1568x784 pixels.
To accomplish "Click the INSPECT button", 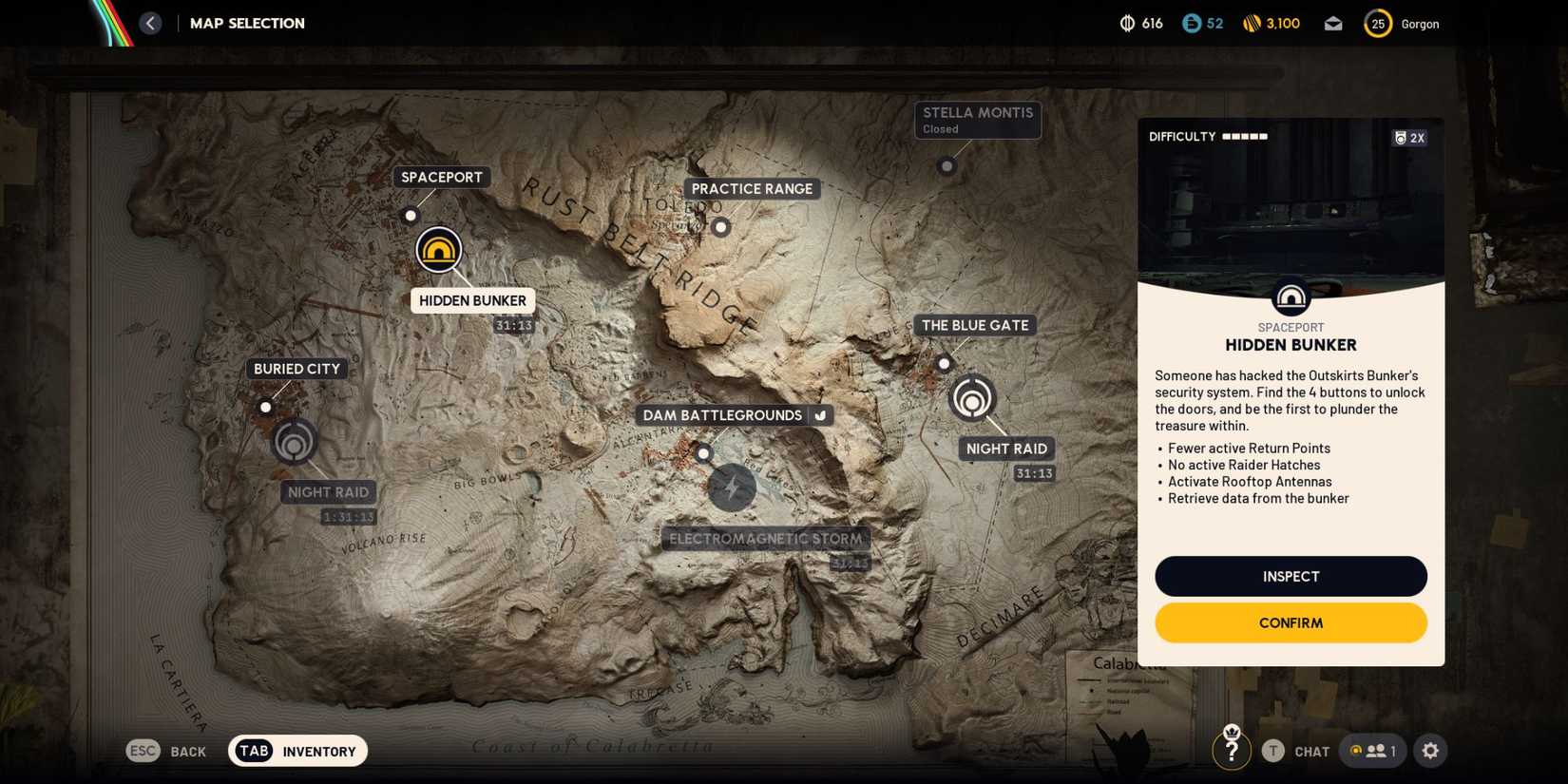I will (1290, 576).
